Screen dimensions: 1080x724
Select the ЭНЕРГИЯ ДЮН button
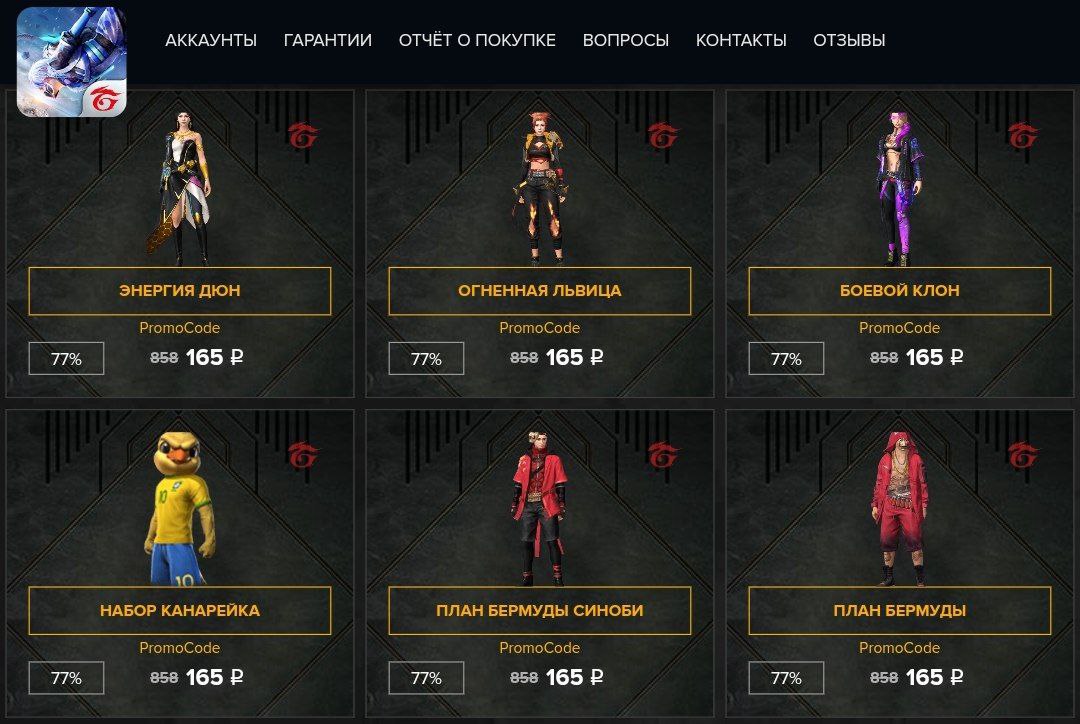pyautogui.click(x=180, y=291)
